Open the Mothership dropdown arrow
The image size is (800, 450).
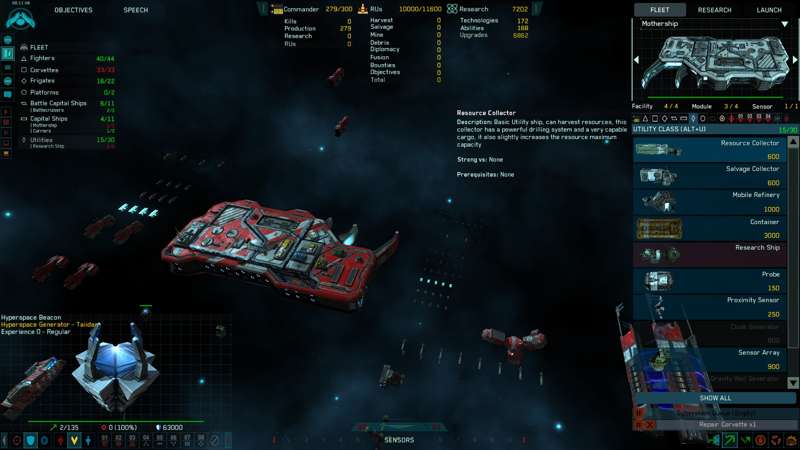tap(785, 24)
